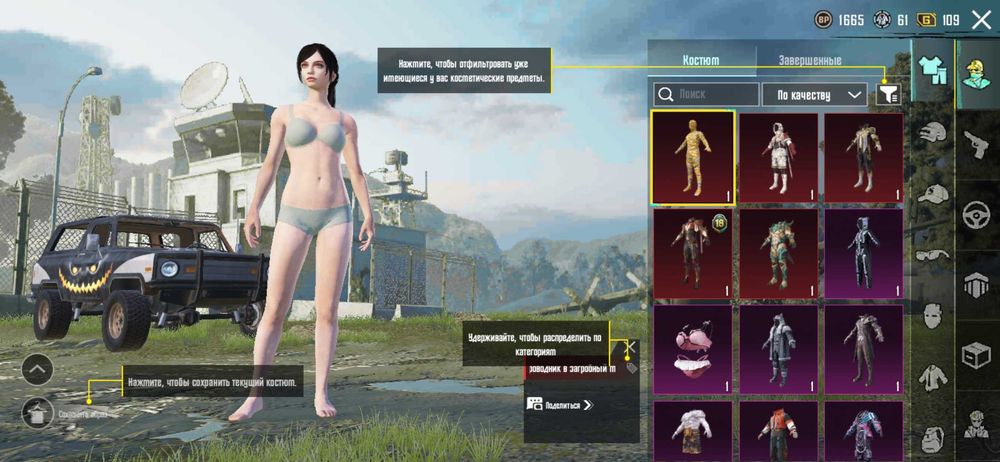
Task: Open the Завершенные tab
Action: tap(810, 60)
